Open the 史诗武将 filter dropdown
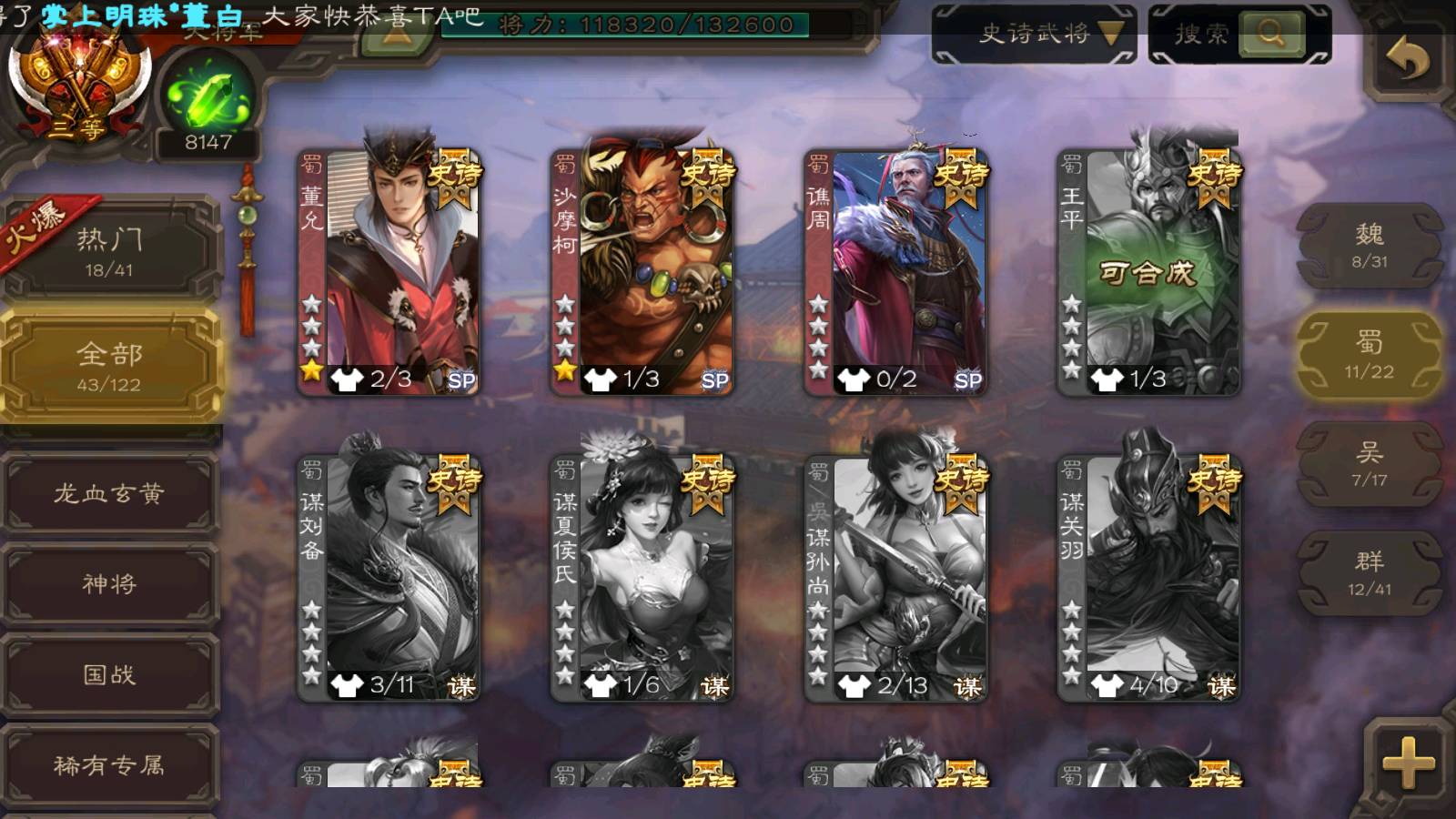1456x819 pixels. click(1034, 35)
